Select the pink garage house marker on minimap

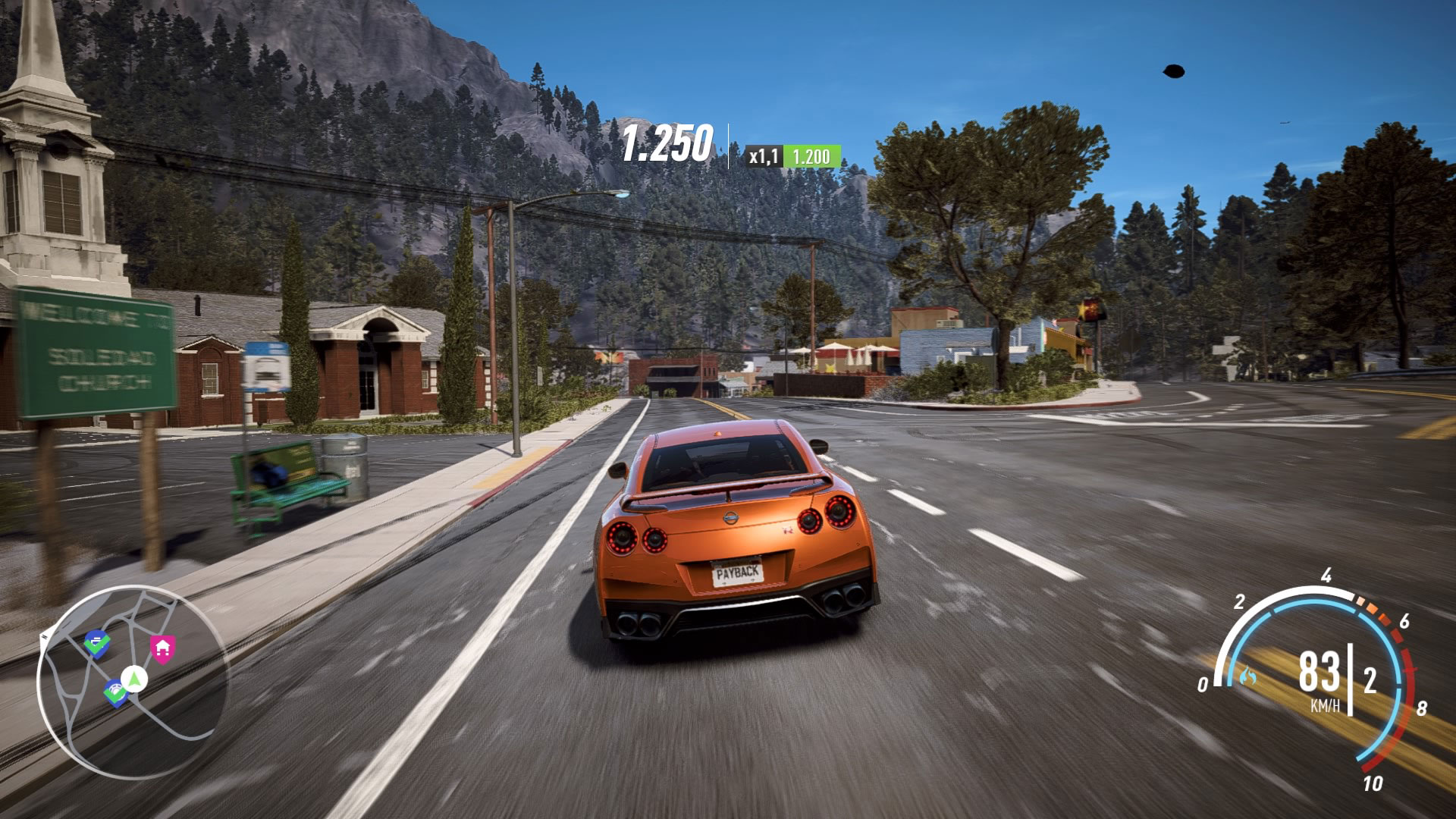click(162, 648)
